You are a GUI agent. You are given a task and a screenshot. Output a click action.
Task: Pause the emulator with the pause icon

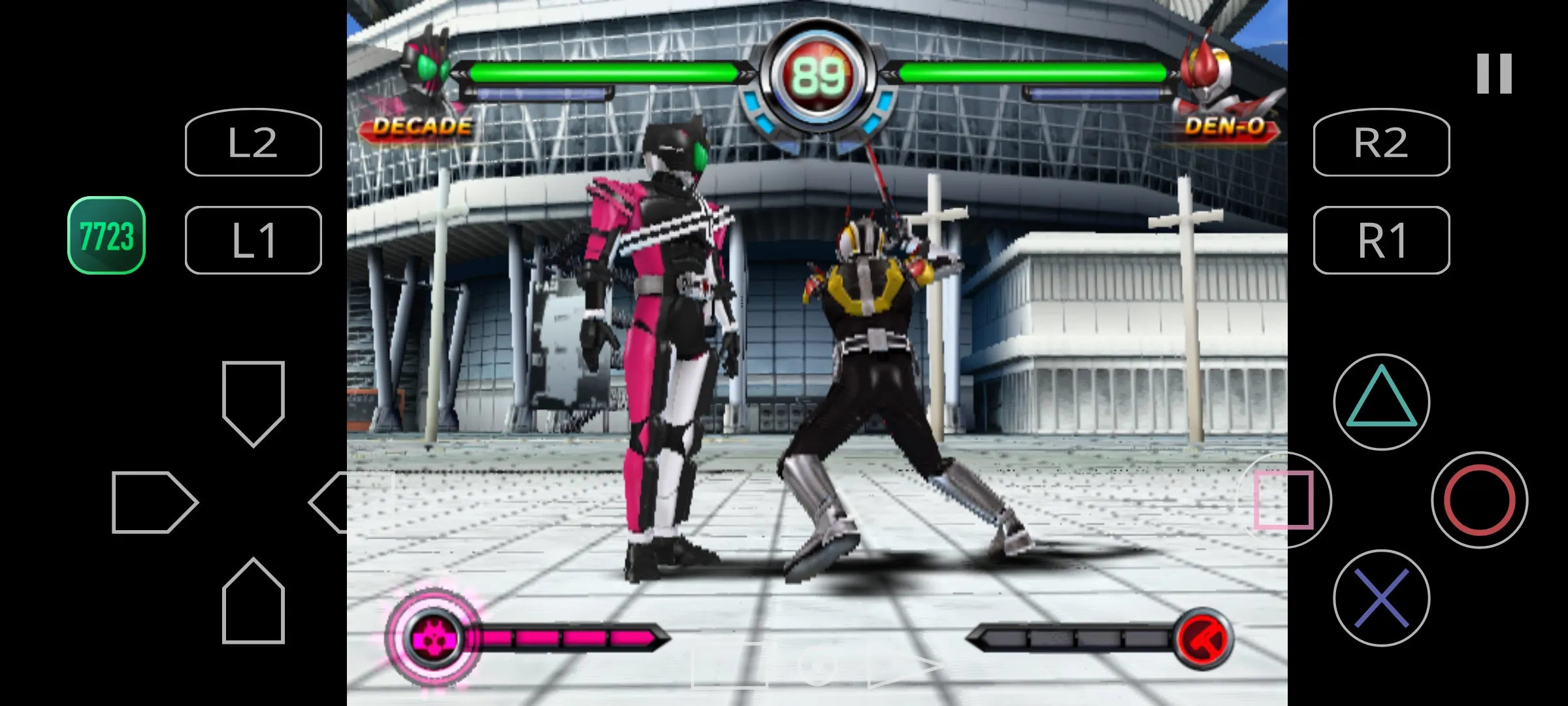point(1494,73)
